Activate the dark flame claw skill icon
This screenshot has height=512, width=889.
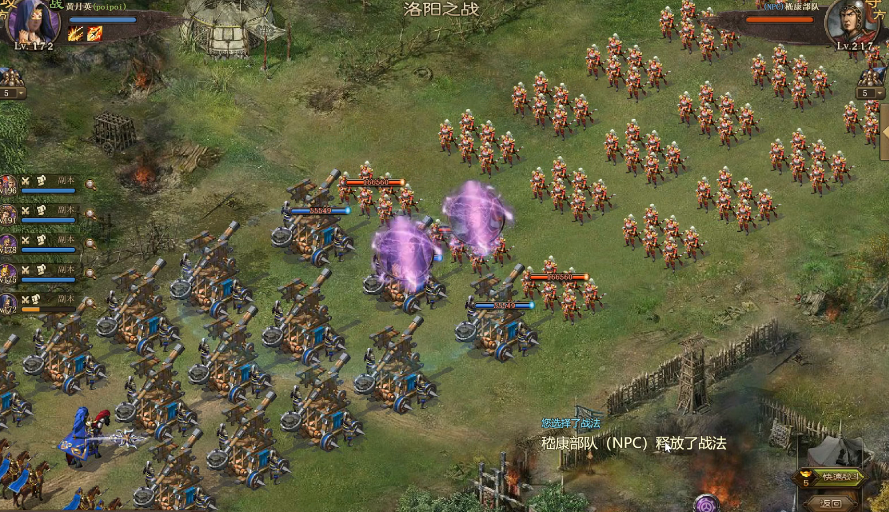tap(76, 33)
